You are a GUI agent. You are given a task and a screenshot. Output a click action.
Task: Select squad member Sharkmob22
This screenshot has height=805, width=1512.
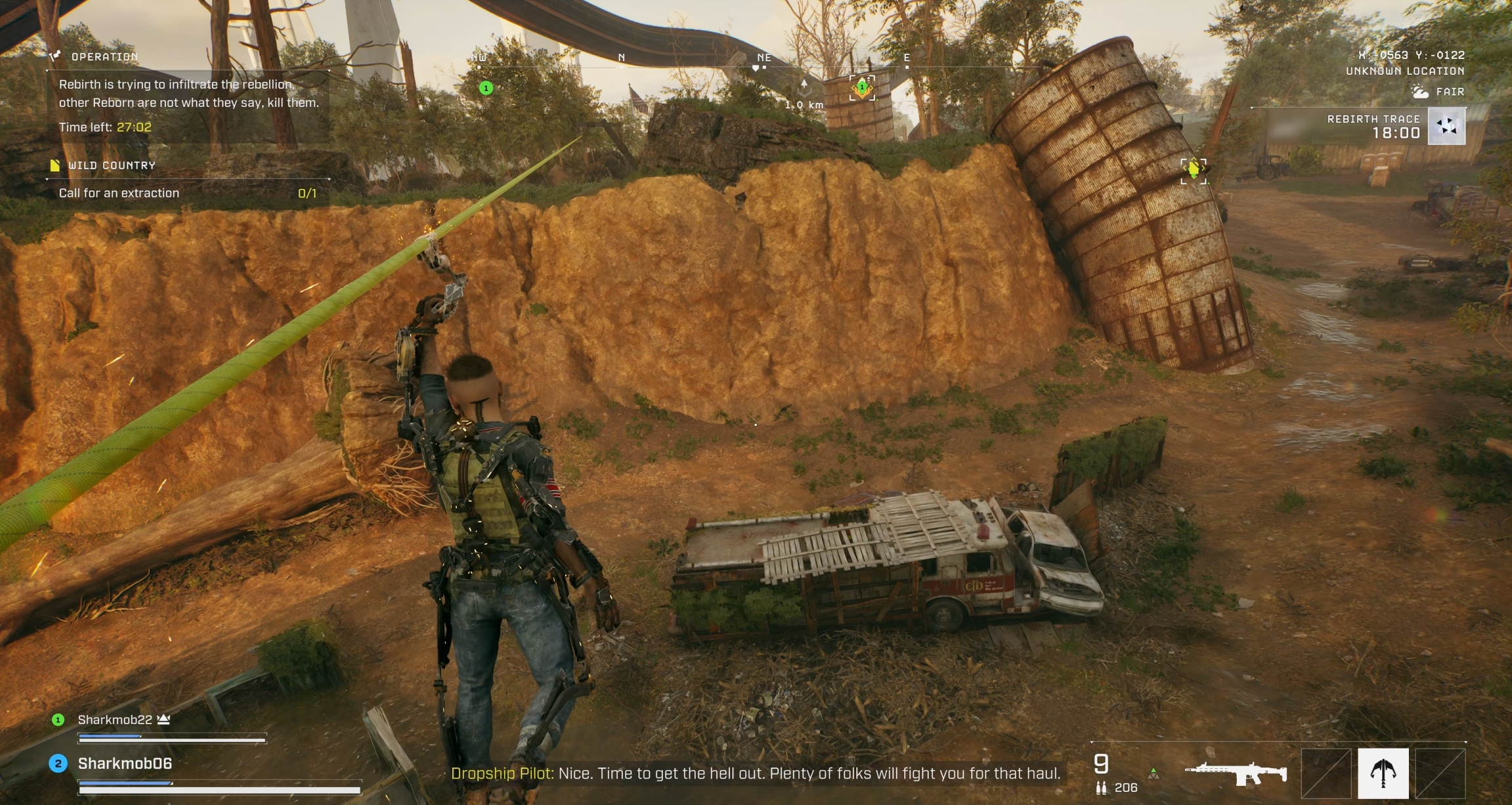pyautogui.click(x=115, y=720)
